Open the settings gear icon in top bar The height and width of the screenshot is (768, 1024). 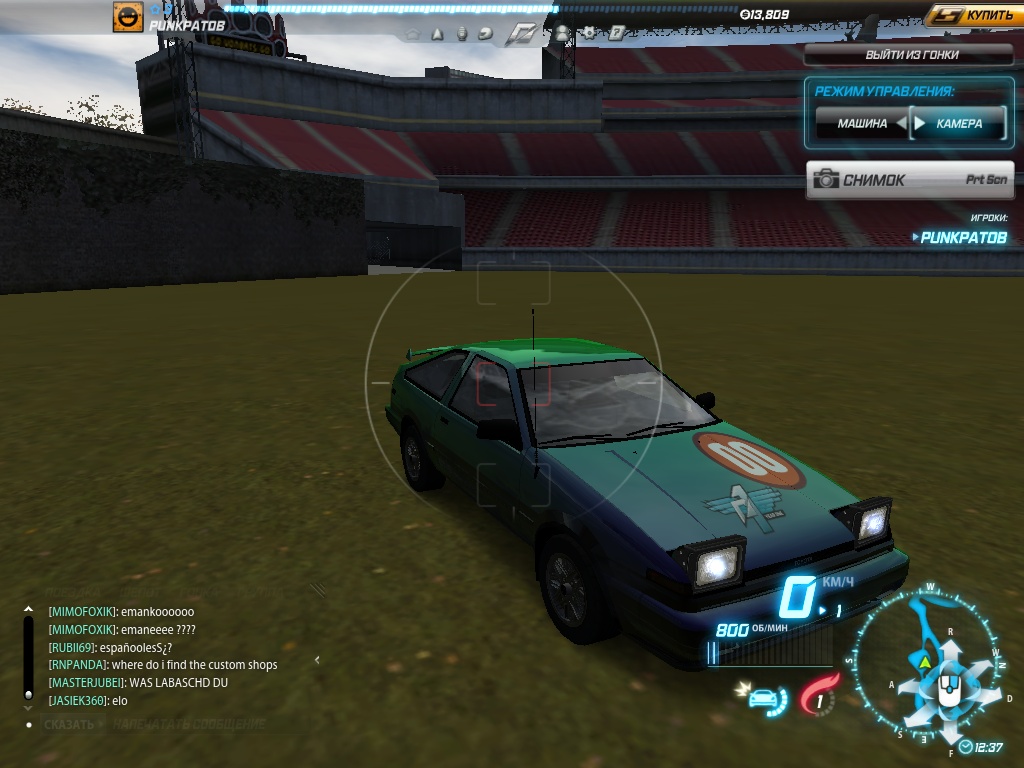coord(590,33)
